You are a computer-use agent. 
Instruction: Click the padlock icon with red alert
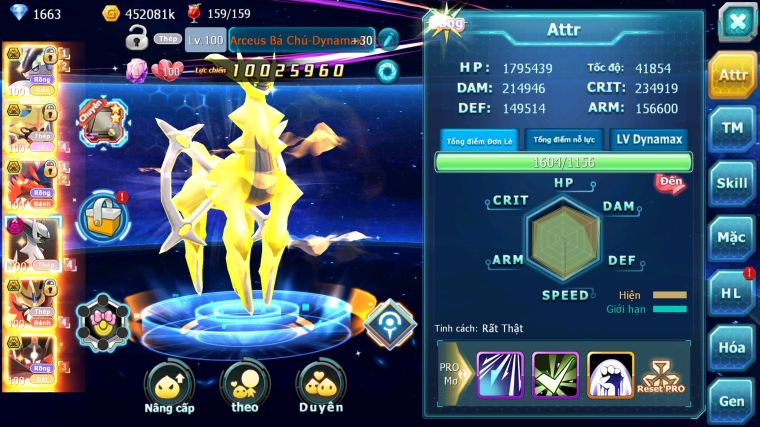103,216
